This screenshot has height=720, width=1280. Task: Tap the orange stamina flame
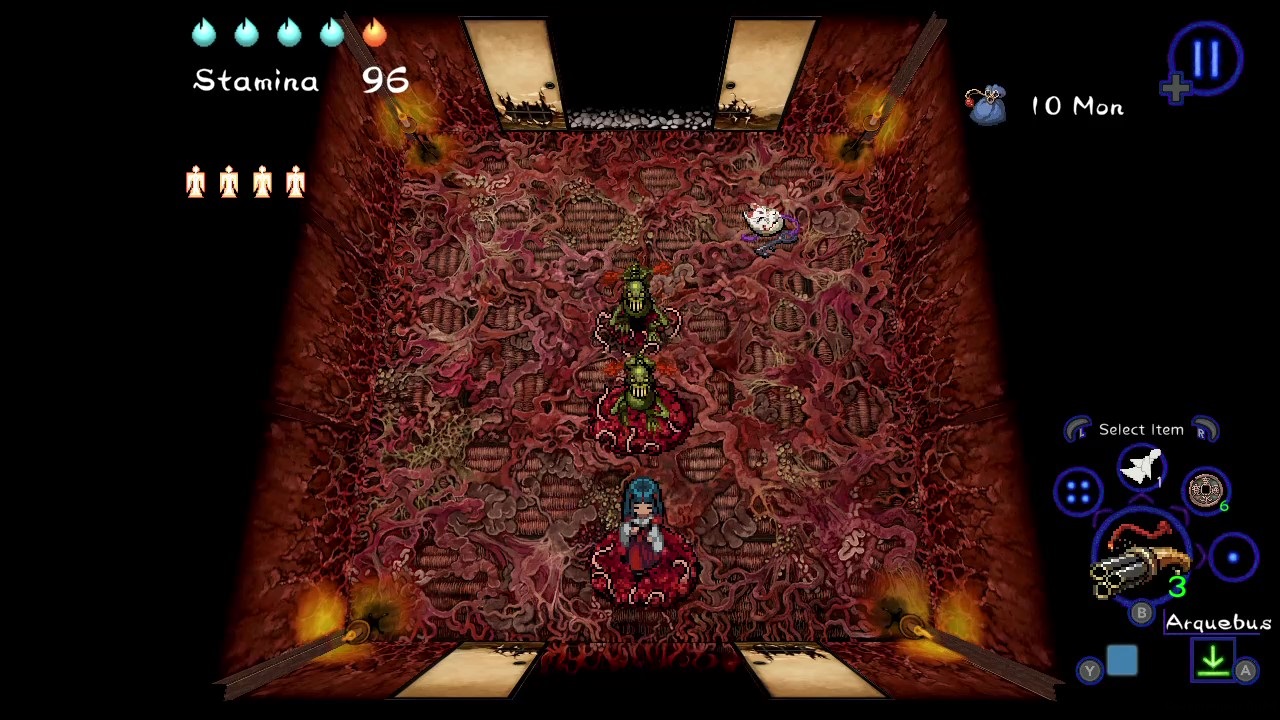(x=374, y=33)
